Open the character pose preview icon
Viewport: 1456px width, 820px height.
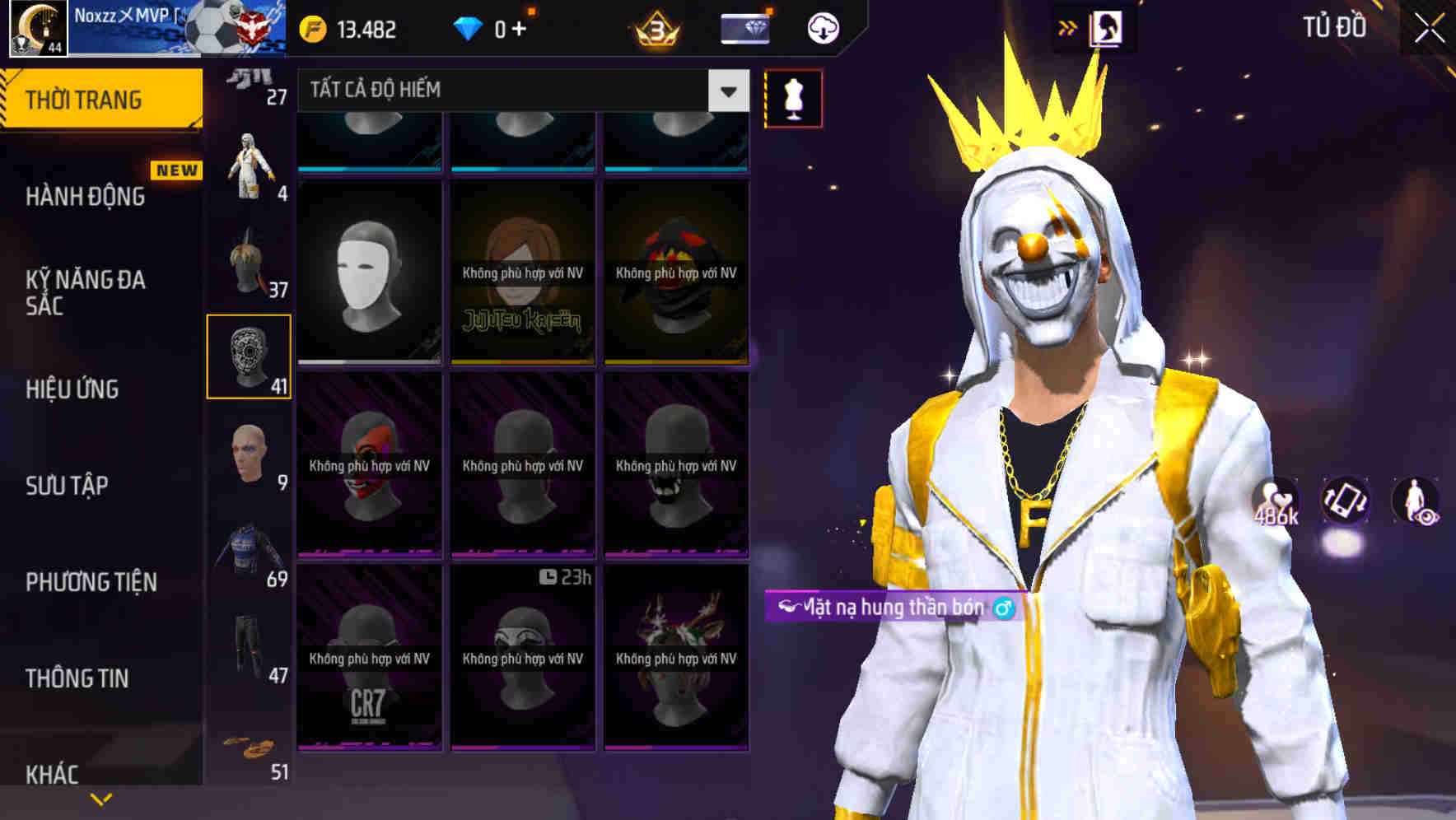(x=1413, y=501)
